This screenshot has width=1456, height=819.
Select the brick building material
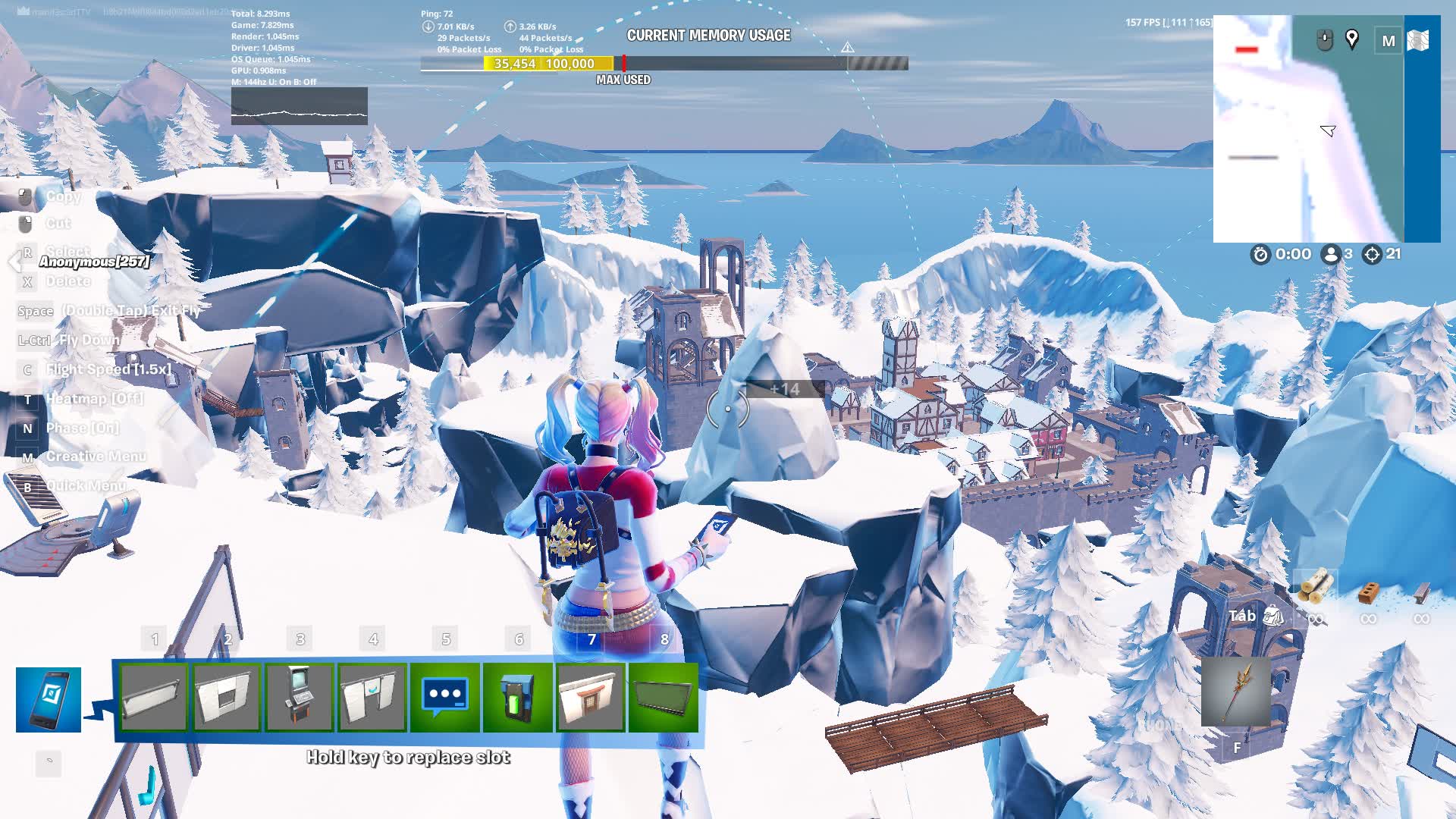(x=1369, y=591)
